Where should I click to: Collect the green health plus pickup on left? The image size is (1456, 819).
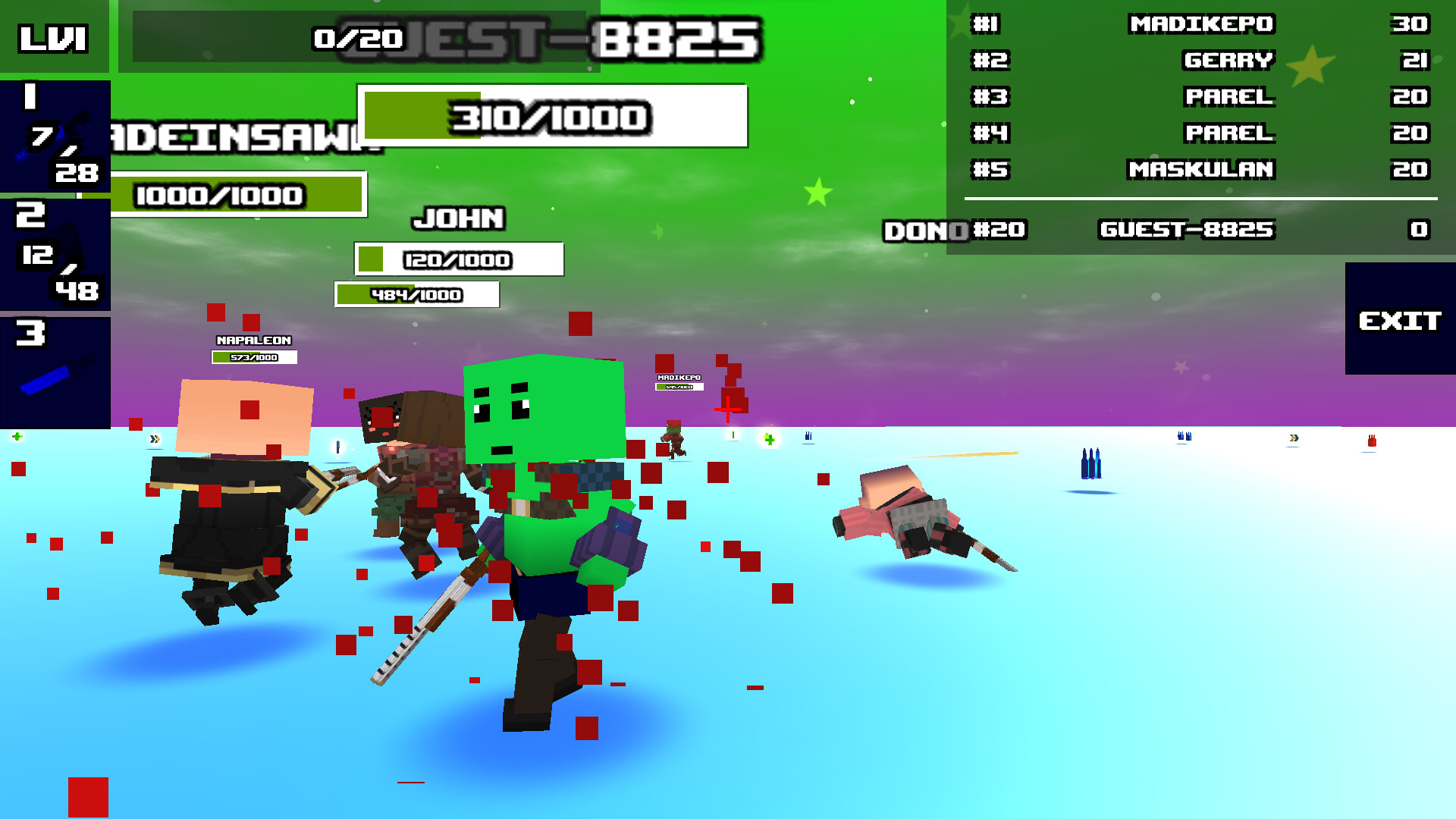[x=17, y=437]
